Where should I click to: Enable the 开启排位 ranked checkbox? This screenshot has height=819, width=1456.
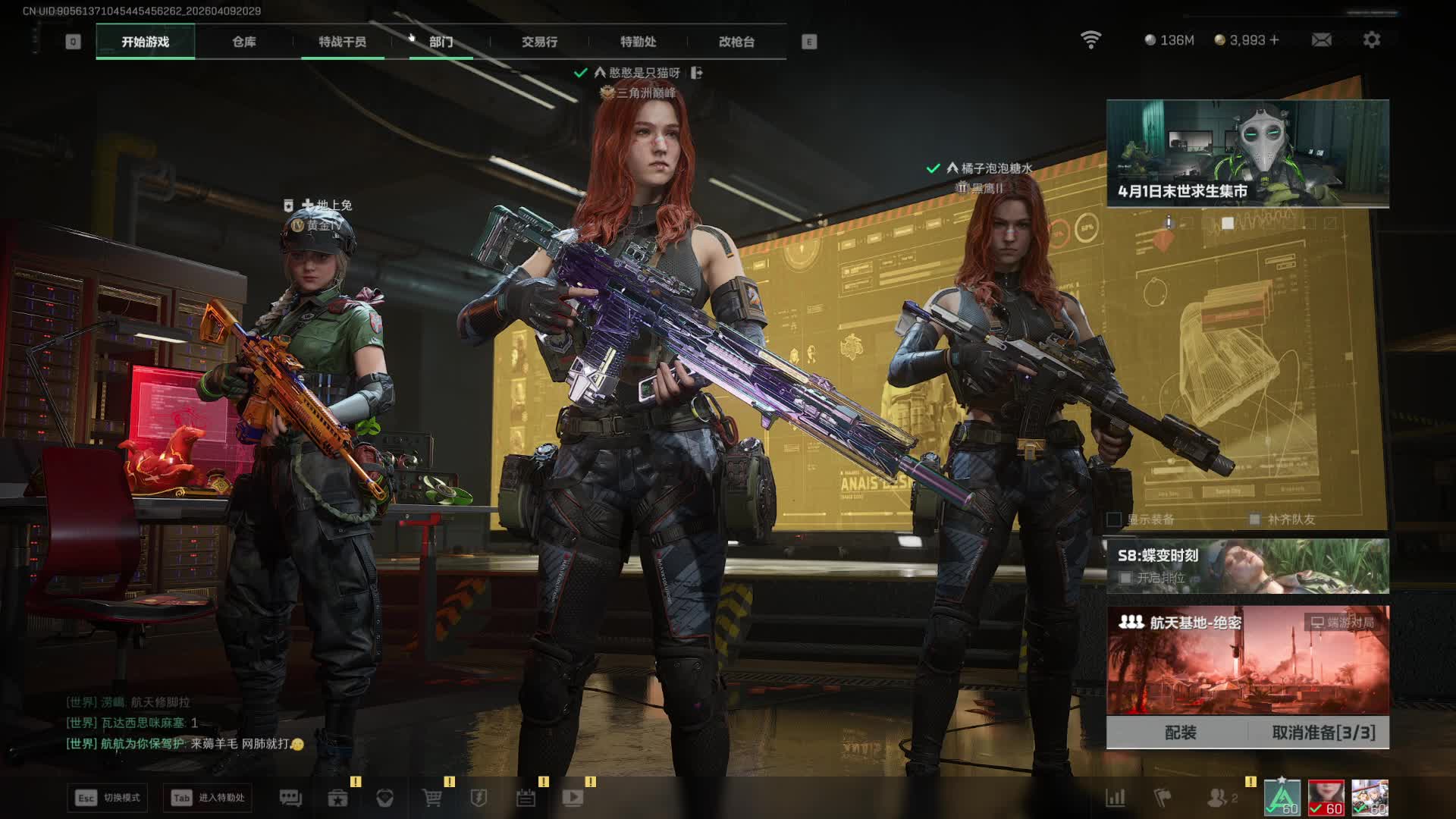tap(1126, 578)
